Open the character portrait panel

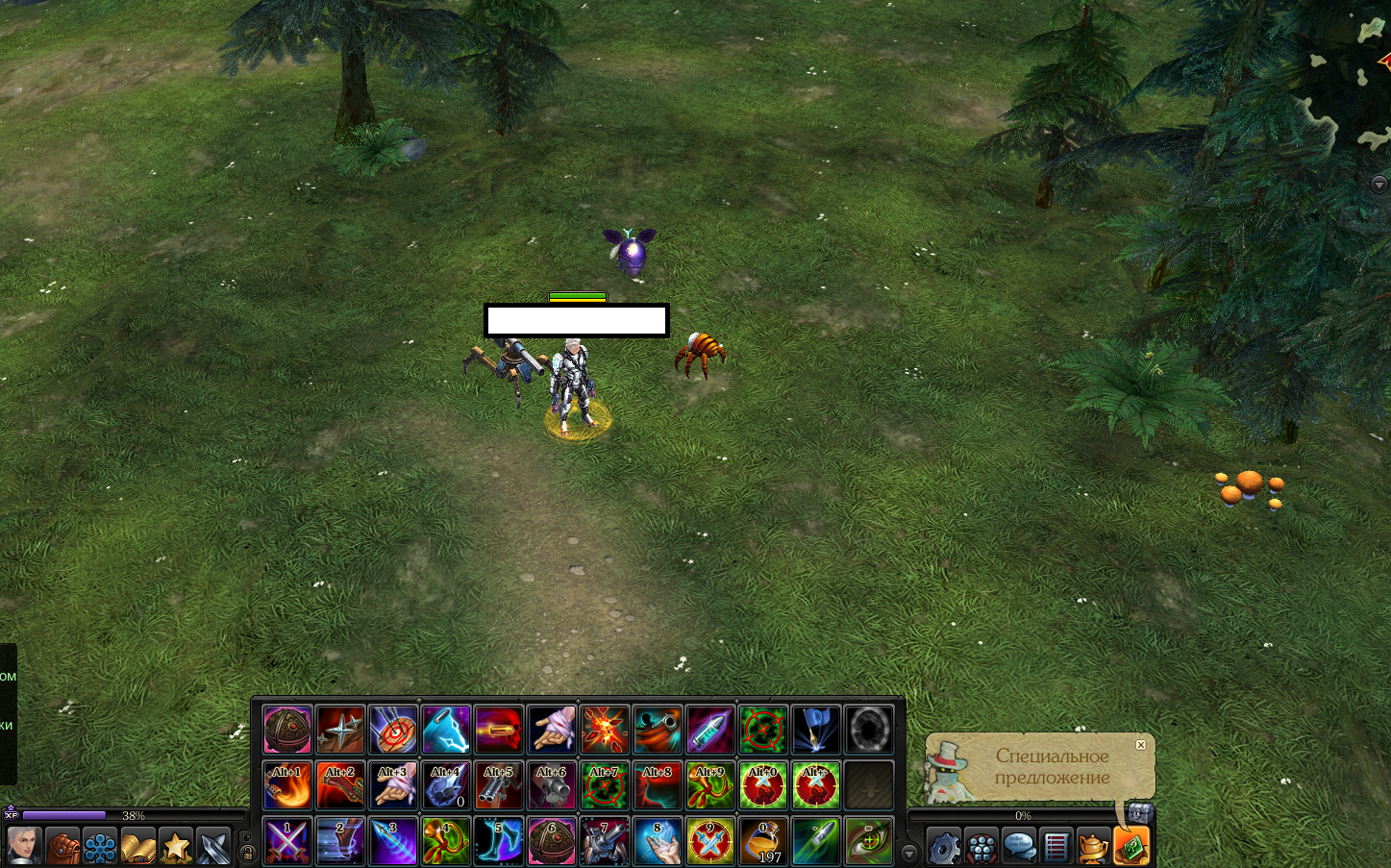[24, 847]
